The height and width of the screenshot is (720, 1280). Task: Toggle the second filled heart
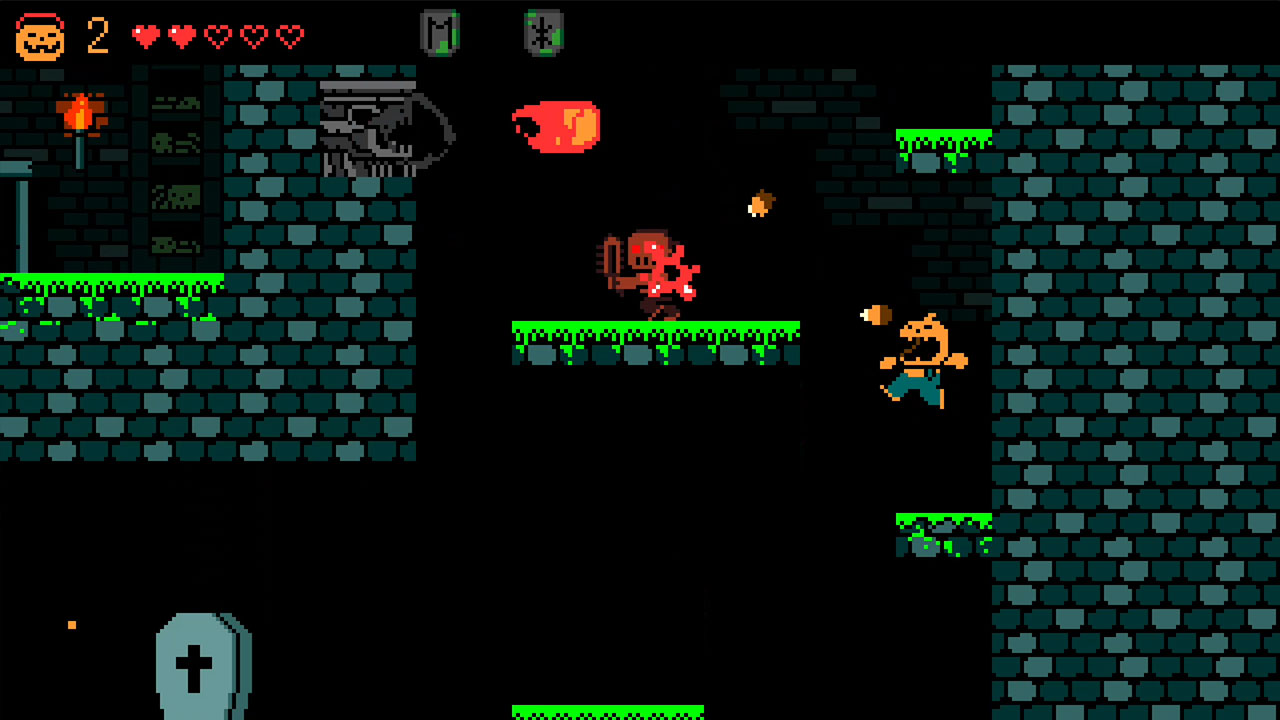coord(182,33)
